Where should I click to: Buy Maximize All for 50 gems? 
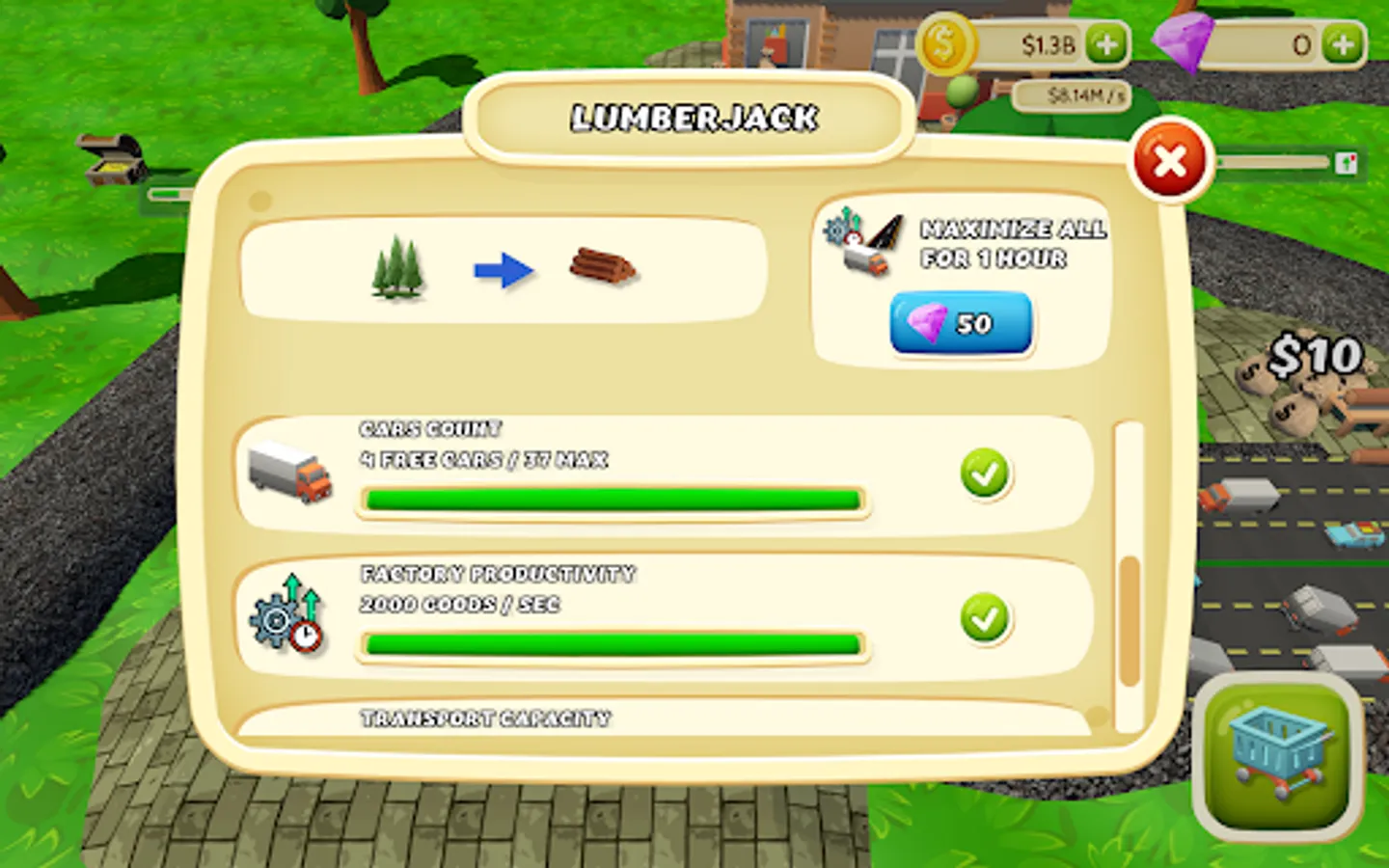tap(960, 324)
